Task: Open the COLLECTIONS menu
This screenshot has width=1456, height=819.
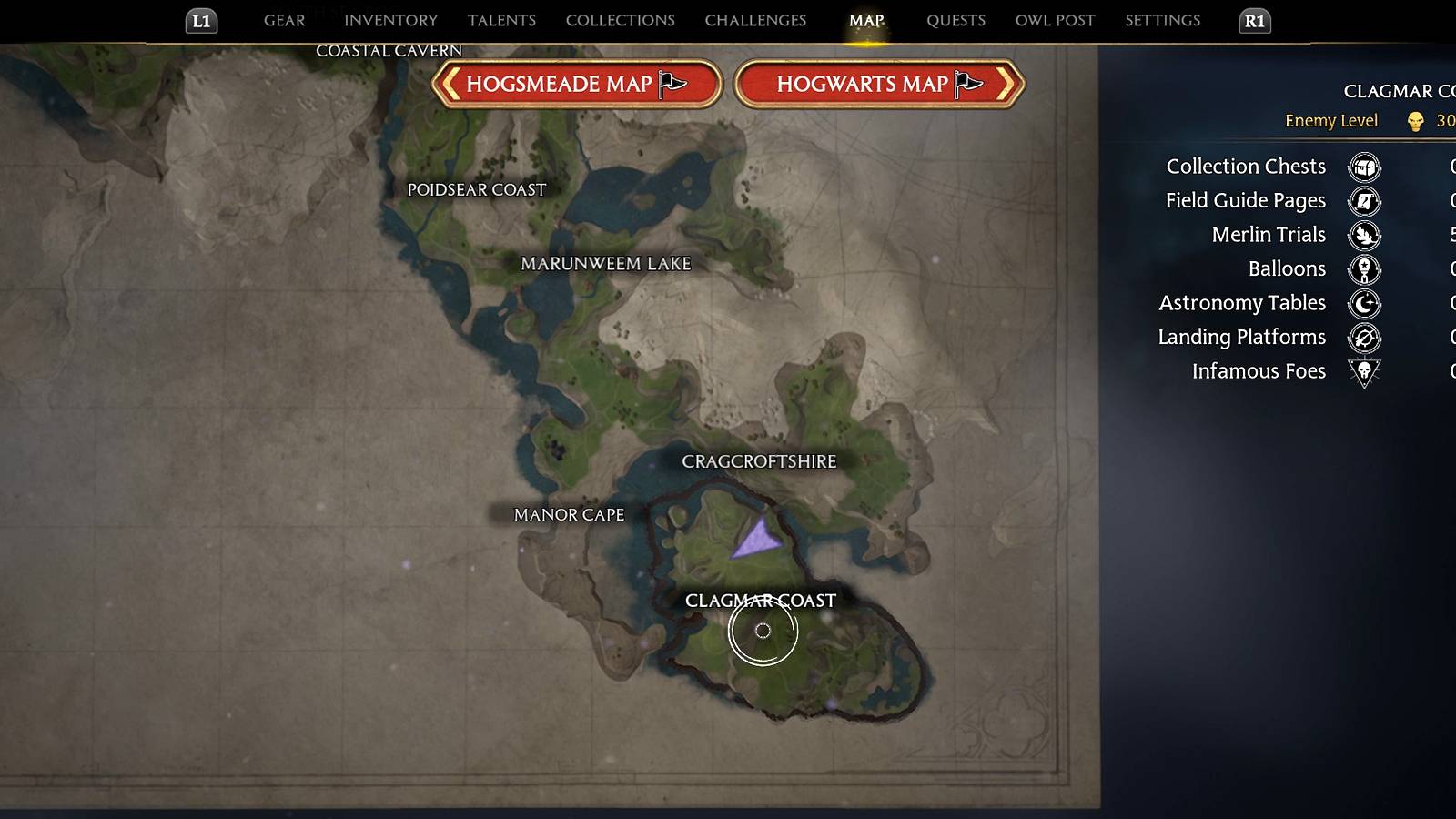Action: click(620, 20)
